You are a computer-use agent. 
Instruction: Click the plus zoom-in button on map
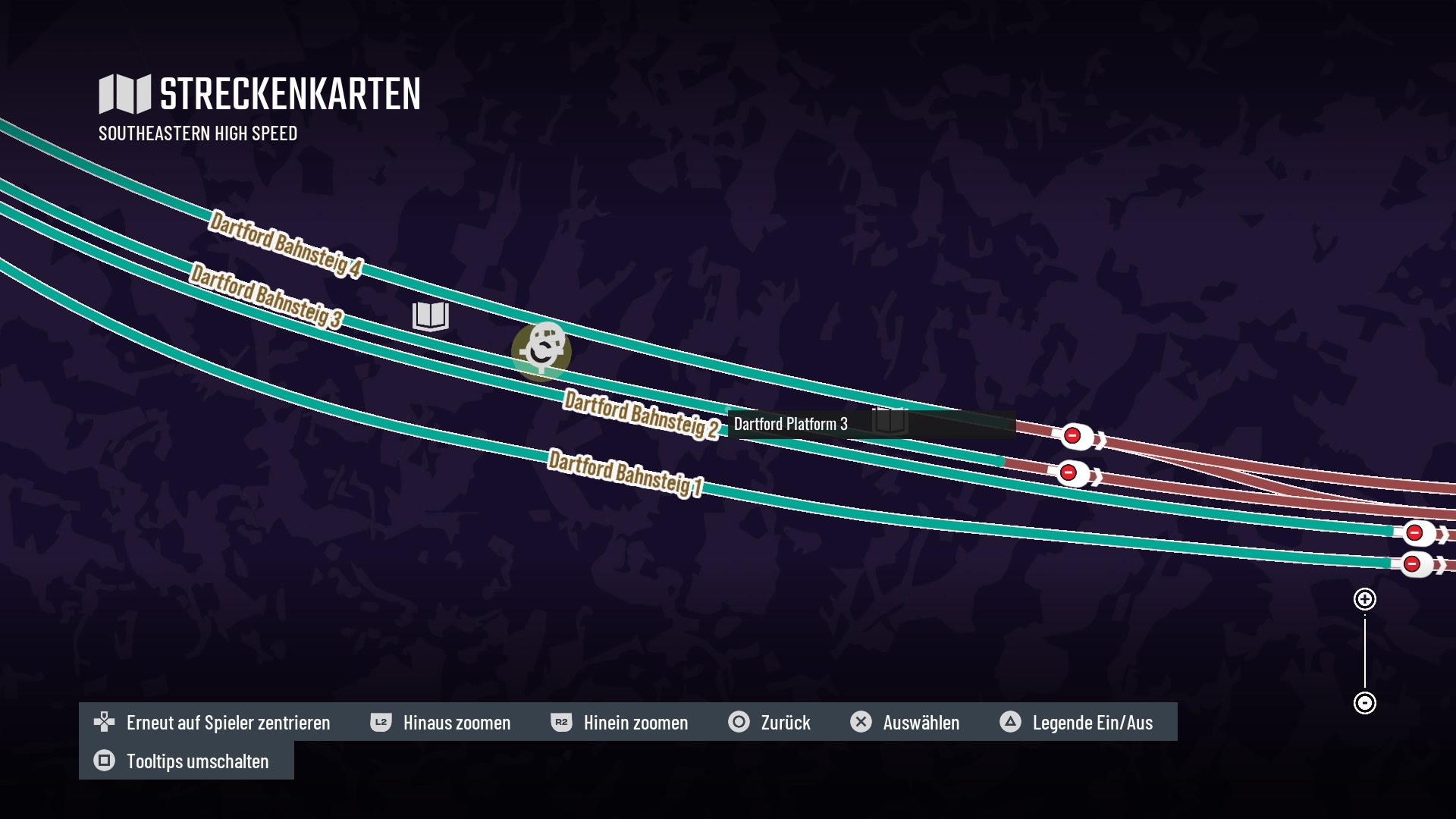[x=1365, y=599]
